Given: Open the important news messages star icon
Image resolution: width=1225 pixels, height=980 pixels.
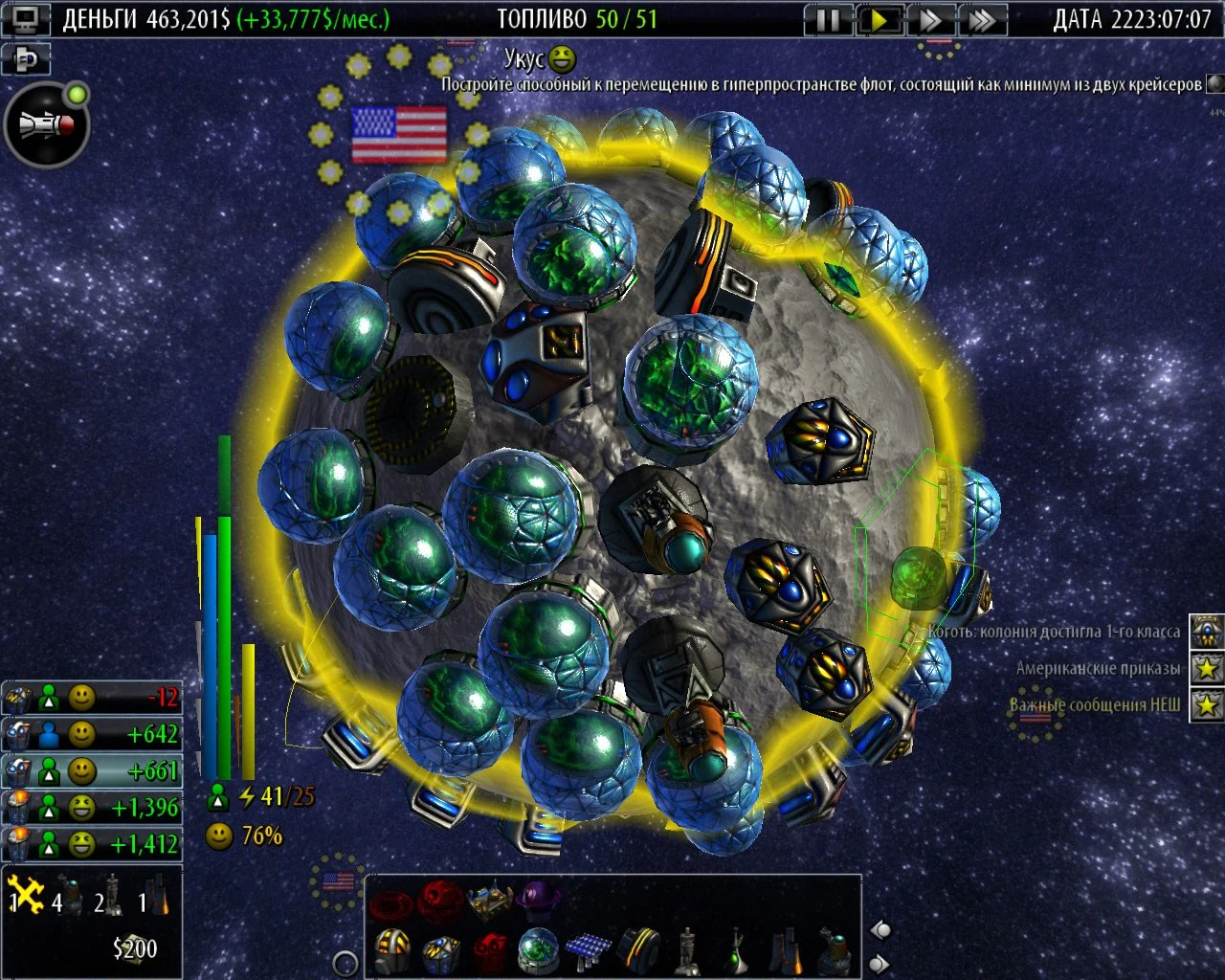Looking at the screenshot, I should tap(1207, 705).
